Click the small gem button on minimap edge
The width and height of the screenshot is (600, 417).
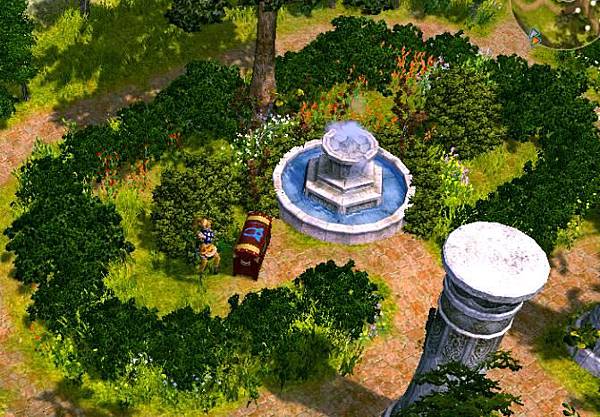pos(534,36)
